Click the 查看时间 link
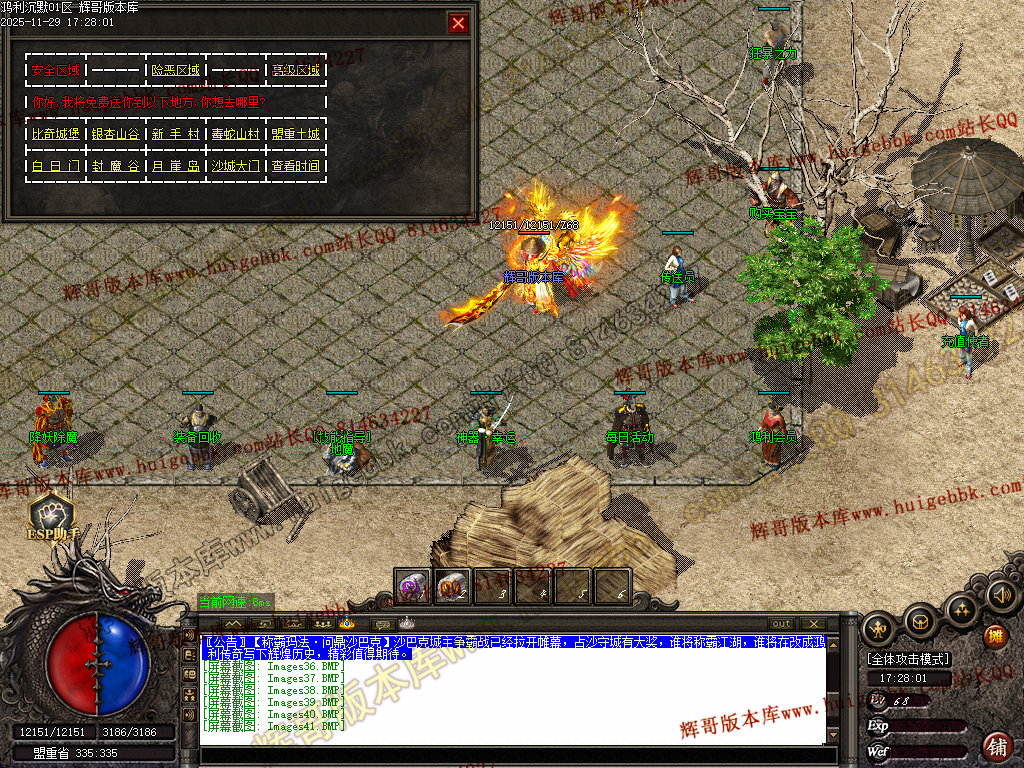The width and height of the screenshot is (1024, 768). point(295,166)
